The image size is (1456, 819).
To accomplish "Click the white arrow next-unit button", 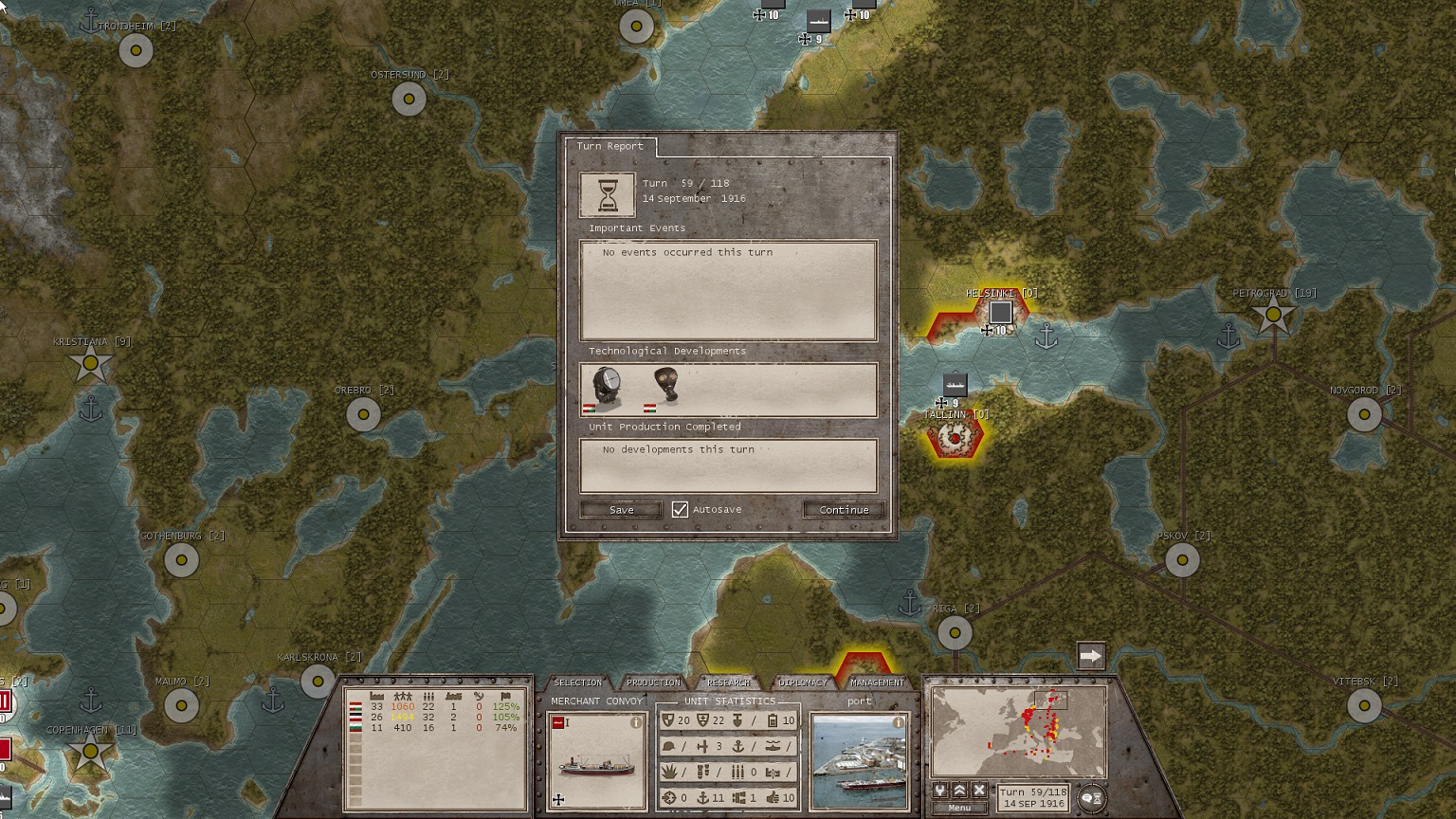I will click(x=1090, y=656).
